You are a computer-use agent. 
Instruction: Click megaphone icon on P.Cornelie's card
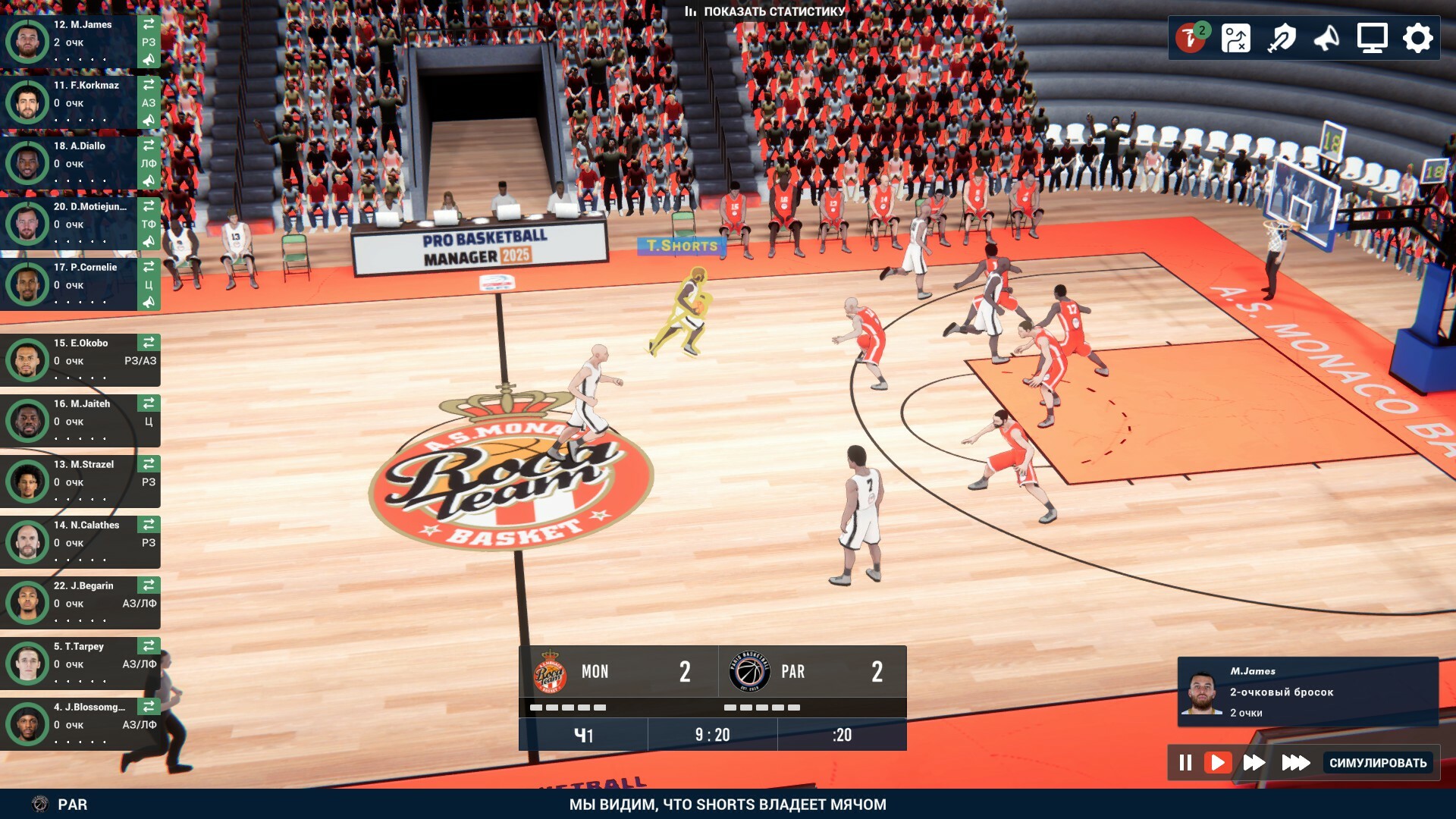point(149,302)
